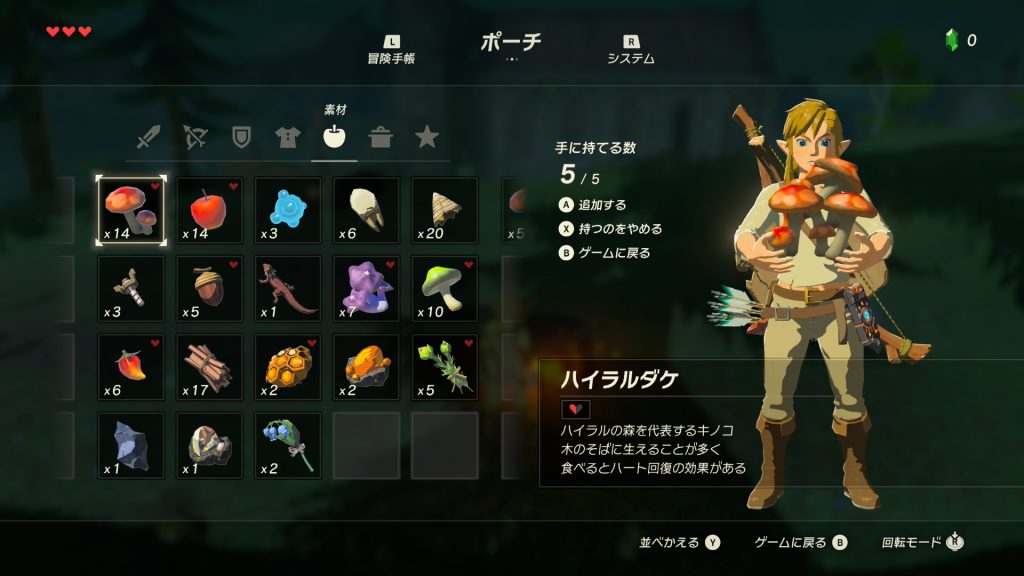Select the wood bundle slot
Viewport: 1024px width, 576px height.
(209, 367)
